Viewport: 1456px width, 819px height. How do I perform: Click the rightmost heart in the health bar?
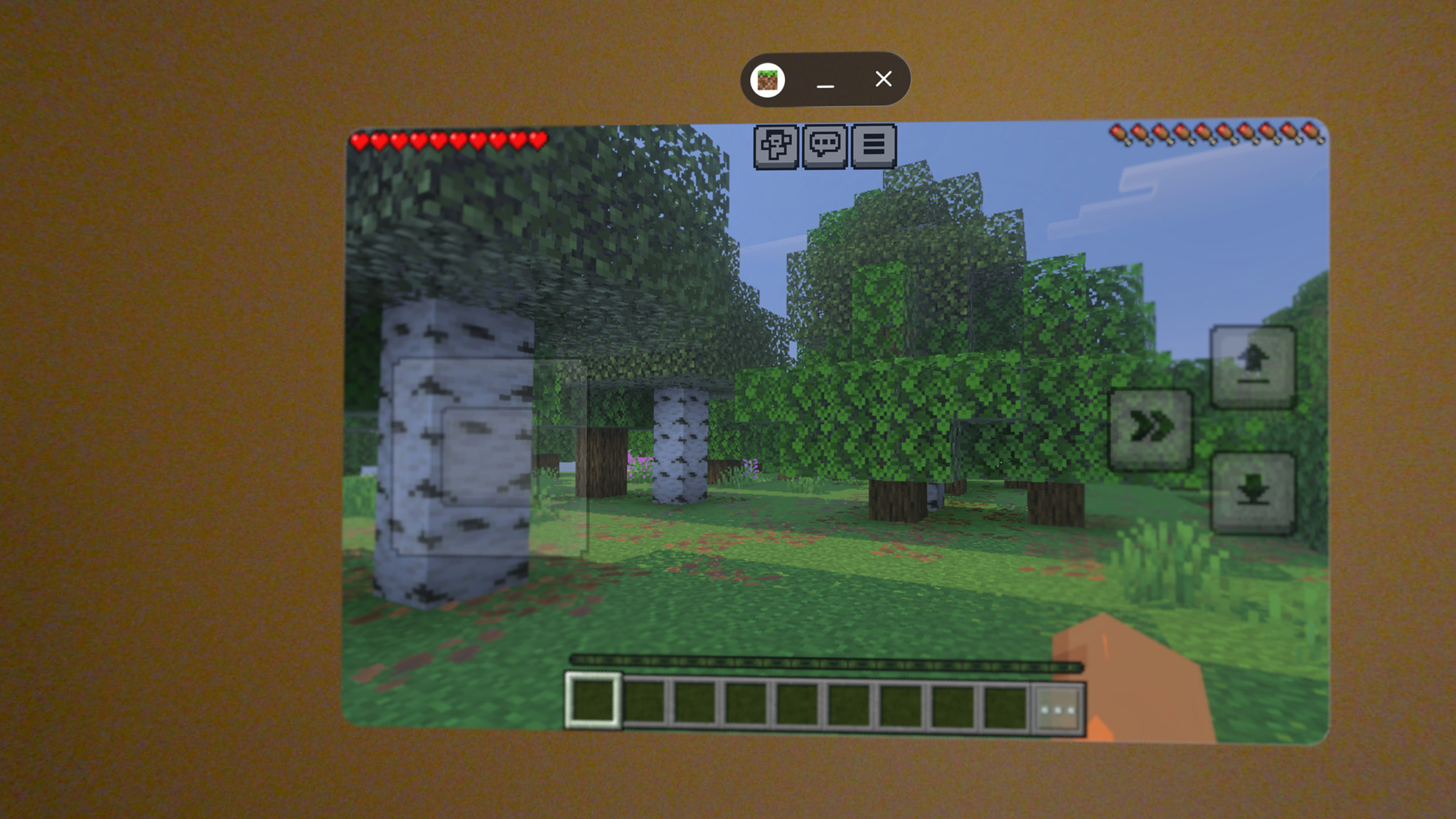pyautogui.click(x=538, y=140)
